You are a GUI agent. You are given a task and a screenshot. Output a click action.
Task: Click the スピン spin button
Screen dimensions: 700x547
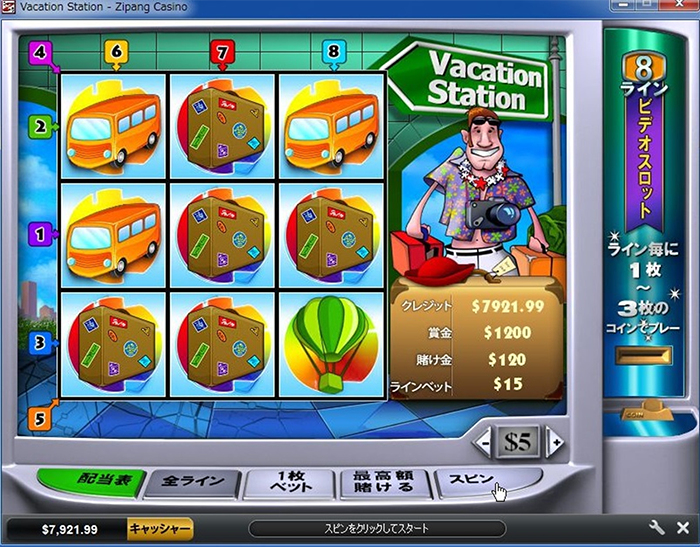point(478,483)
